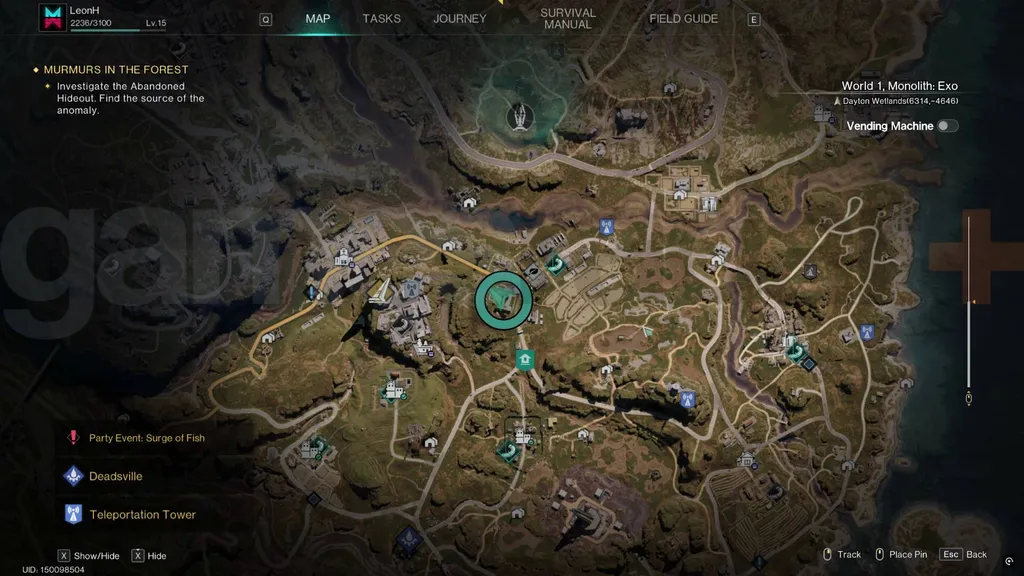Image resolution: width=1024 pixels, height=576 pixels.
Task: Open the LeonH player profile icon
Action: tap(52, 15)
